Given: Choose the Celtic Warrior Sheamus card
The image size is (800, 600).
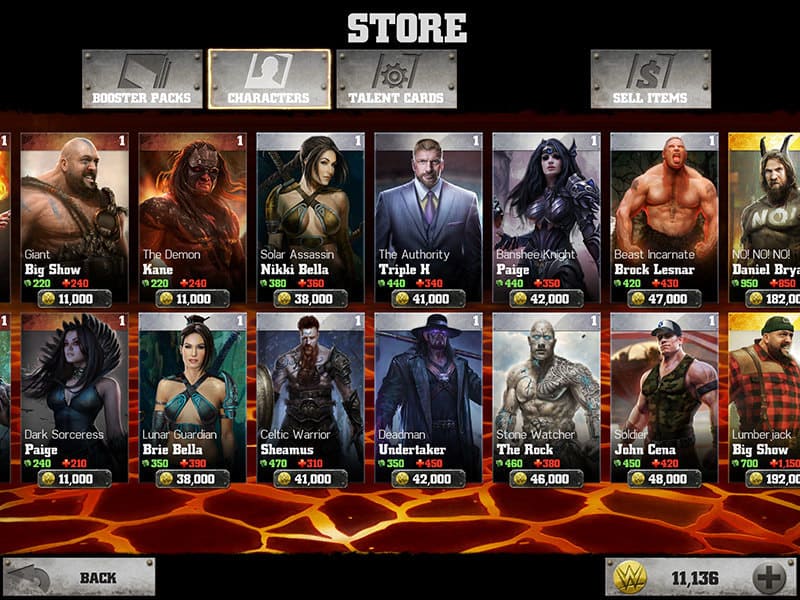Looking at the screenshot, I should pyautogui.click(x=309, y=397).
